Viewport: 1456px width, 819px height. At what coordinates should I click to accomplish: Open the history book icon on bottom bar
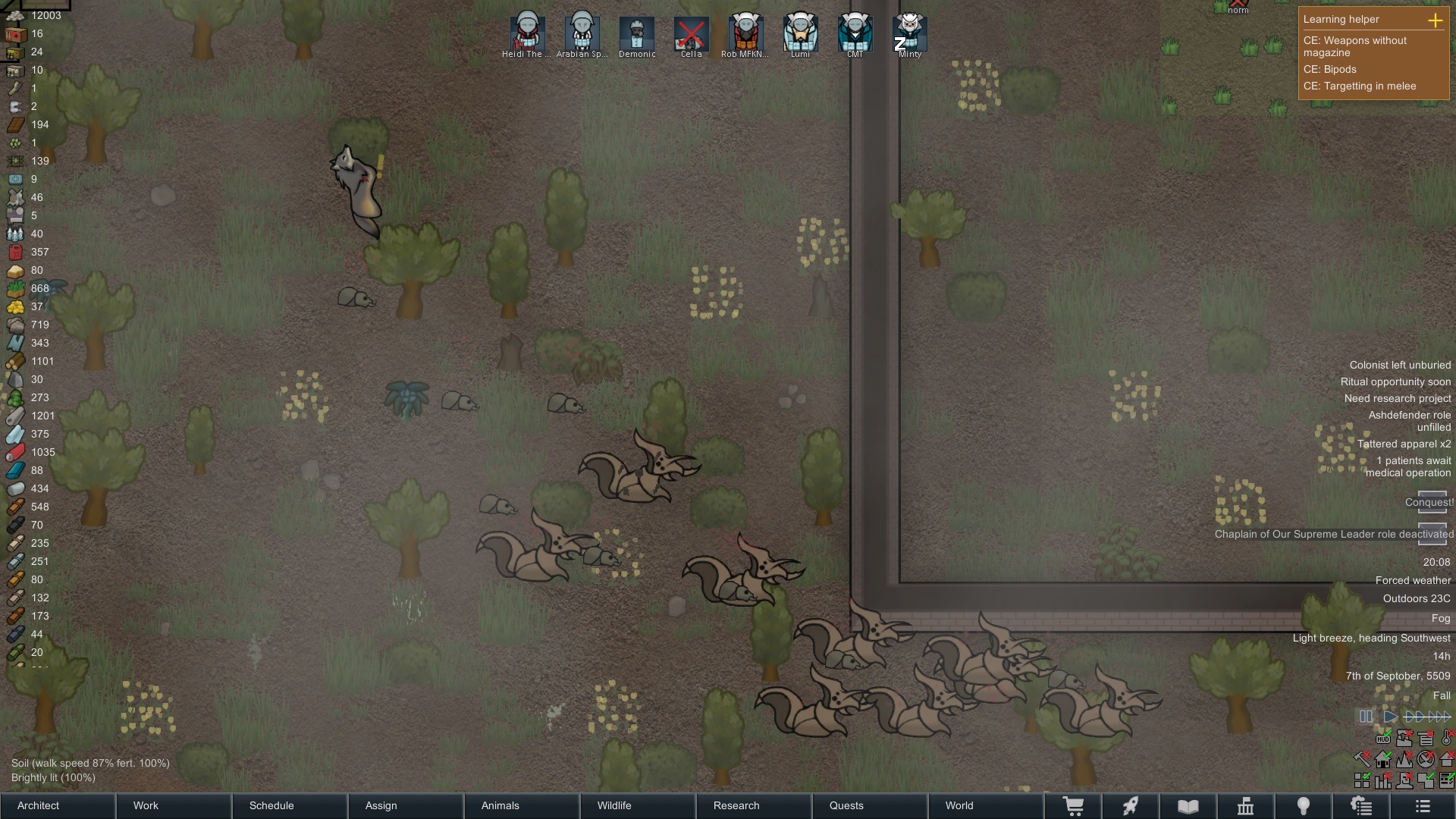tap(1188, 805)
